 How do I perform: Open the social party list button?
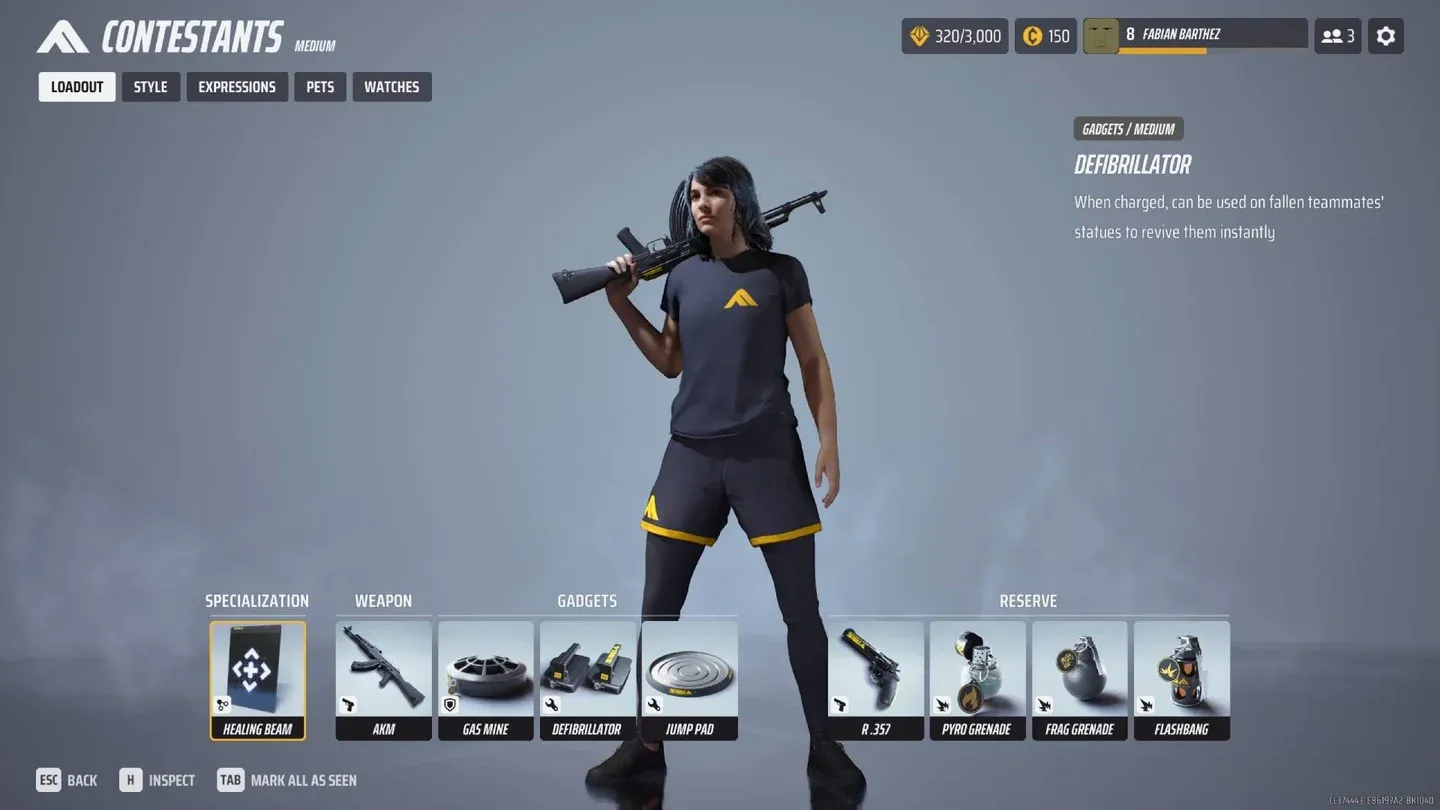(x=1338, y=36)
